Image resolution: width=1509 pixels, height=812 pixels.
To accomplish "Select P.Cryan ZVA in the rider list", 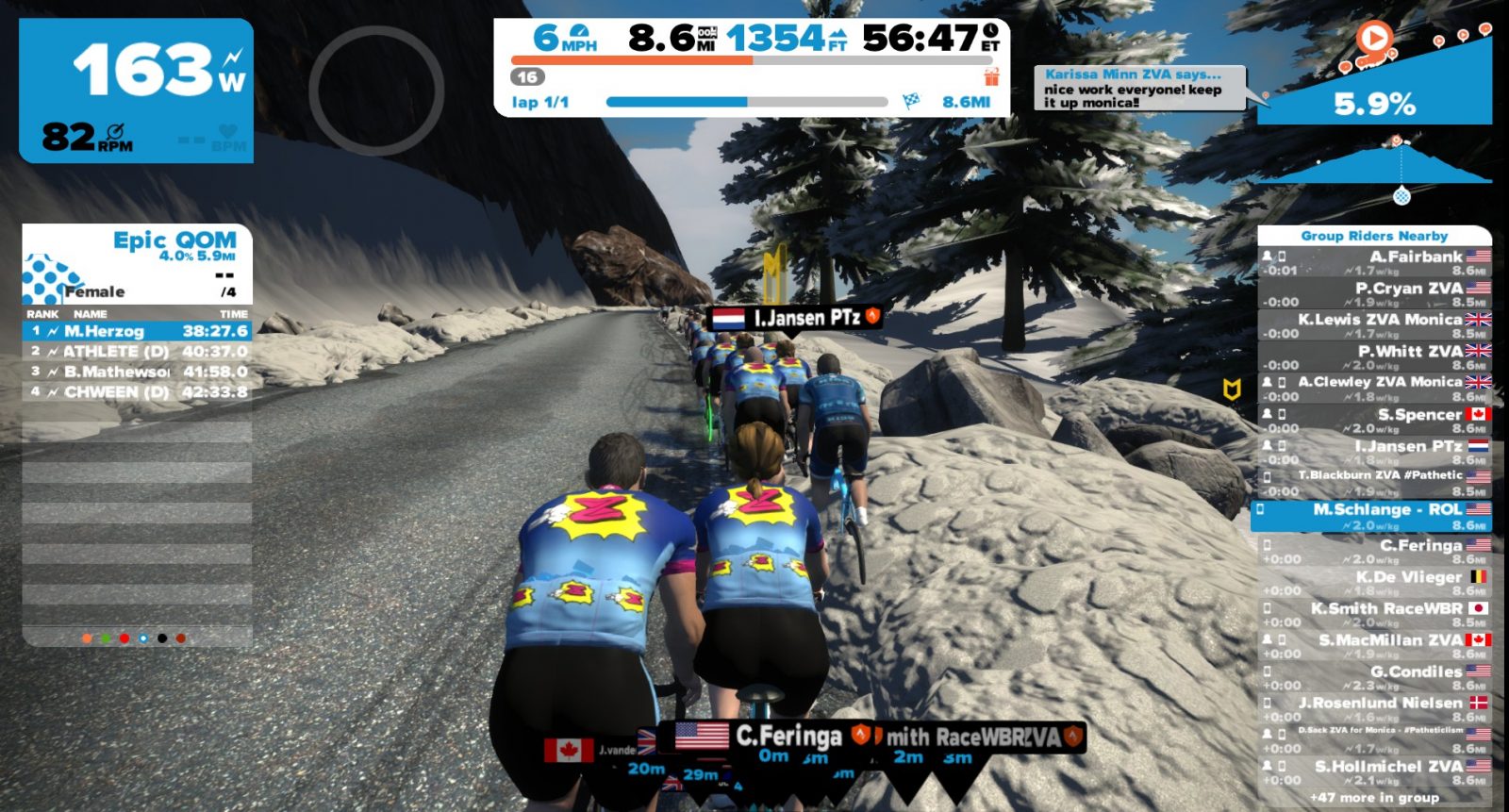I will point(1375,294).
